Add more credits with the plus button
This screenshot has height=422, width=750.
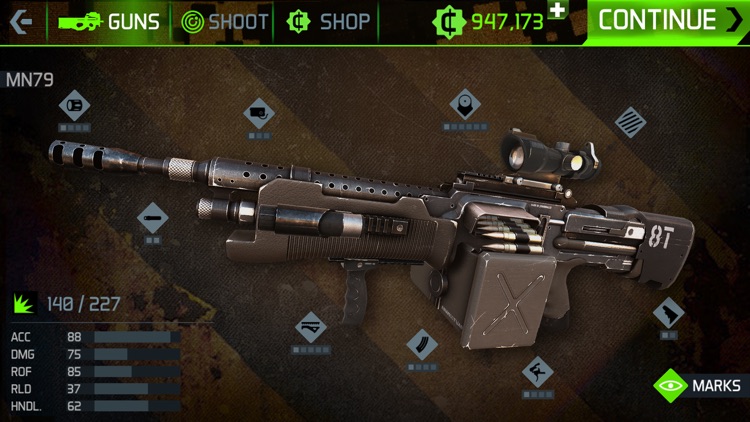[557, 10]
